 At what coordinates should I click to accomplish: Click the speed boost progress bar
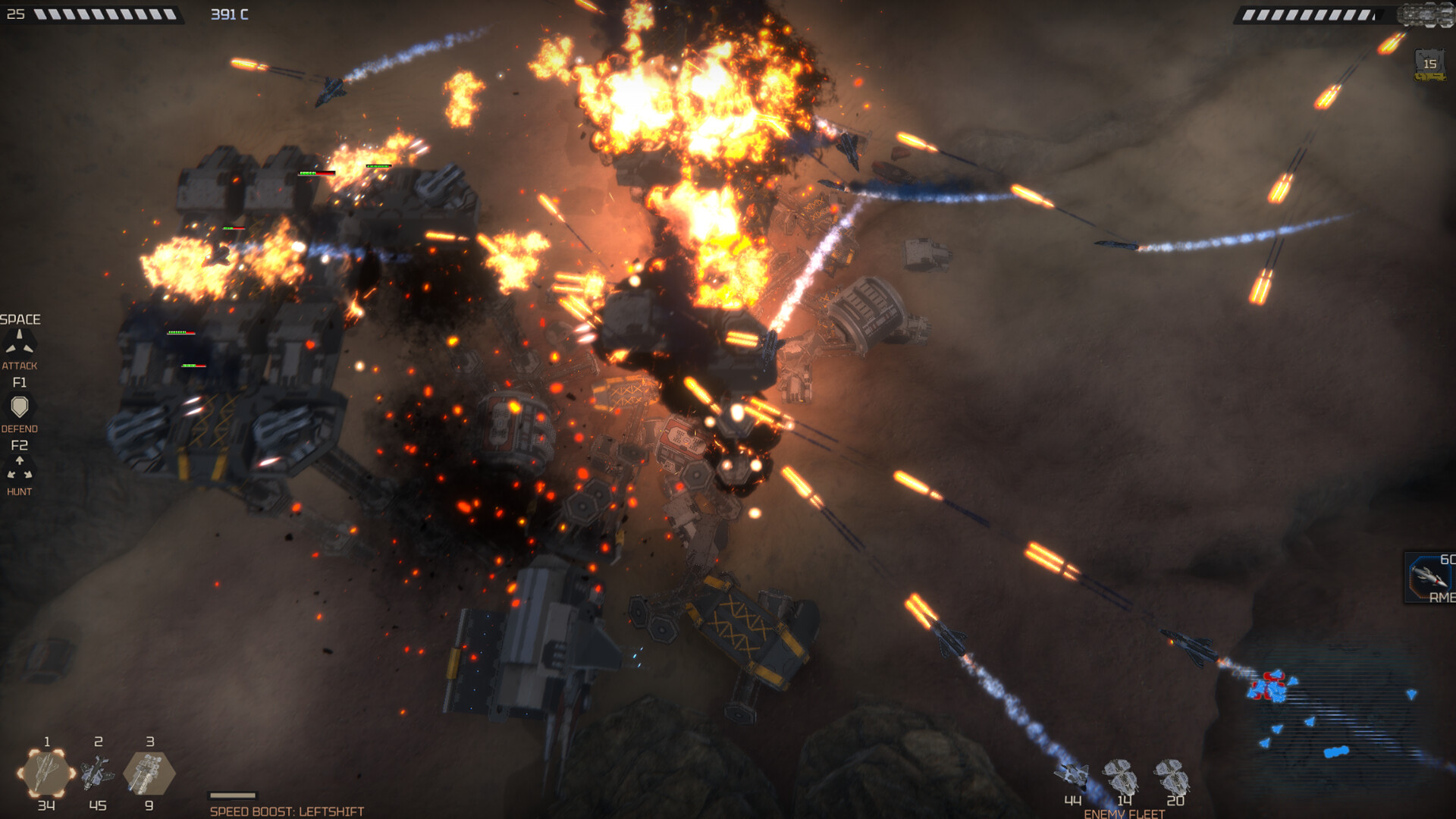coord(233,795)
